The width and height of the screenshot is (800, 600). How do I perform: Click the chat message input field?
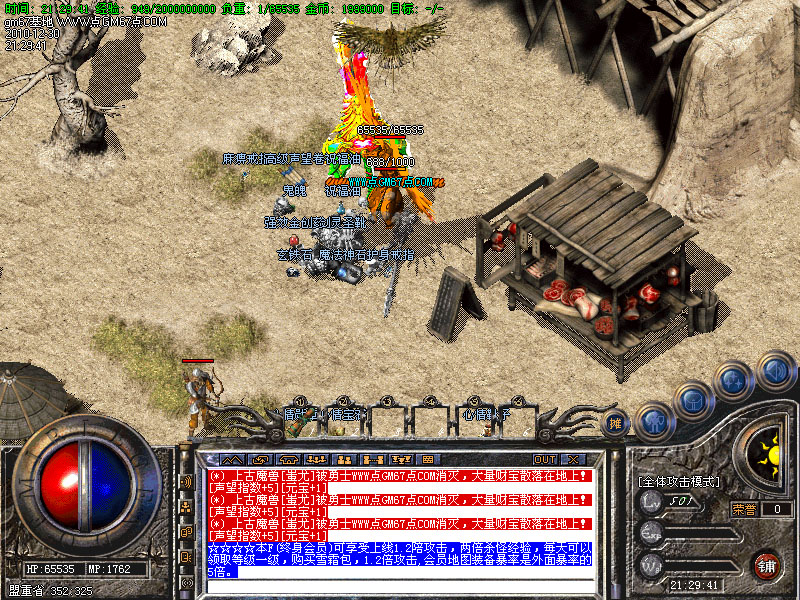tap(398, 586)
